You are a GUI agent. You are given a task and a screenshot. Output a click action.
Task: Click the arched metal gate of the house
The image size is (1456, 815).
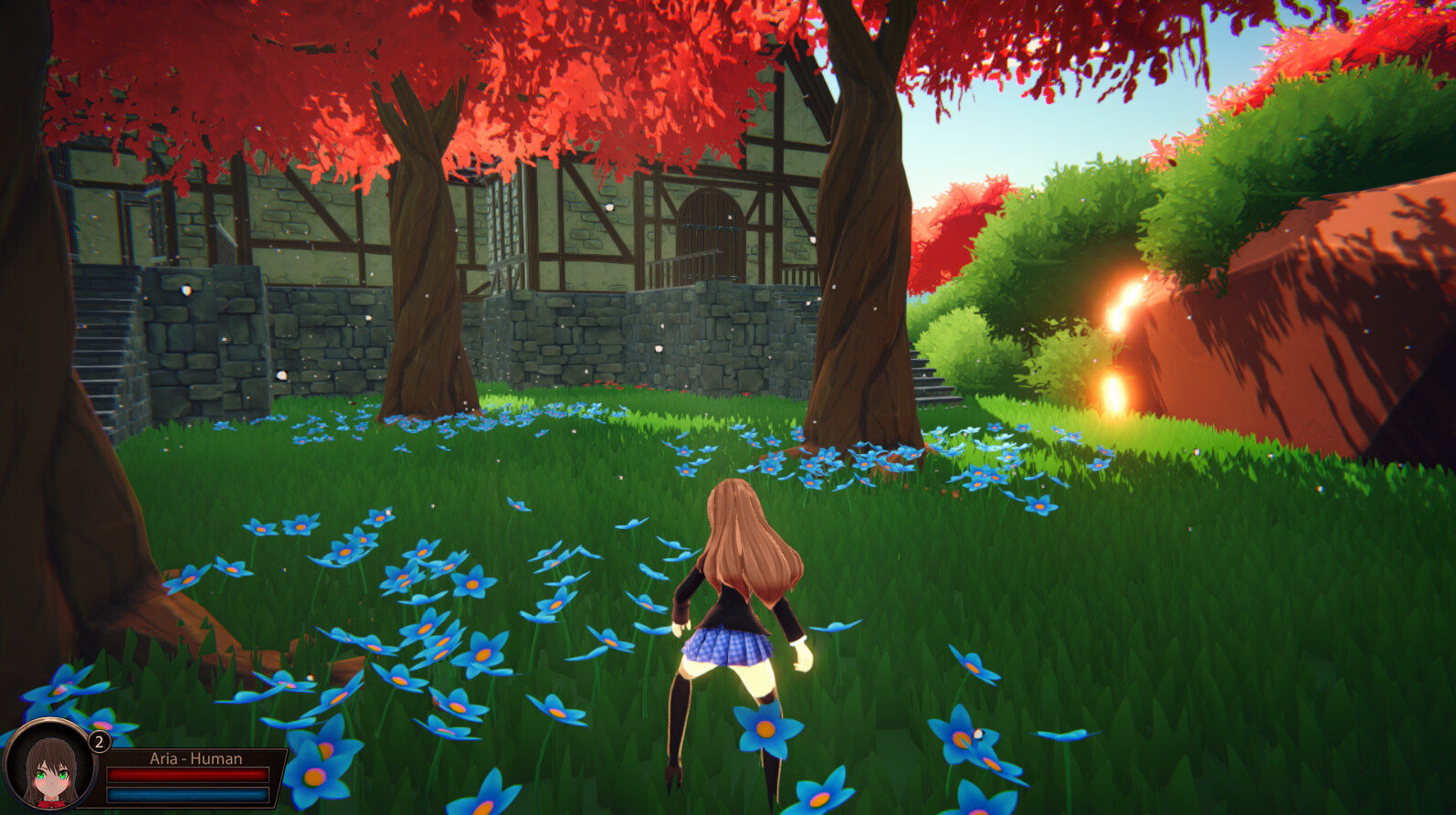tap(708, 228)
